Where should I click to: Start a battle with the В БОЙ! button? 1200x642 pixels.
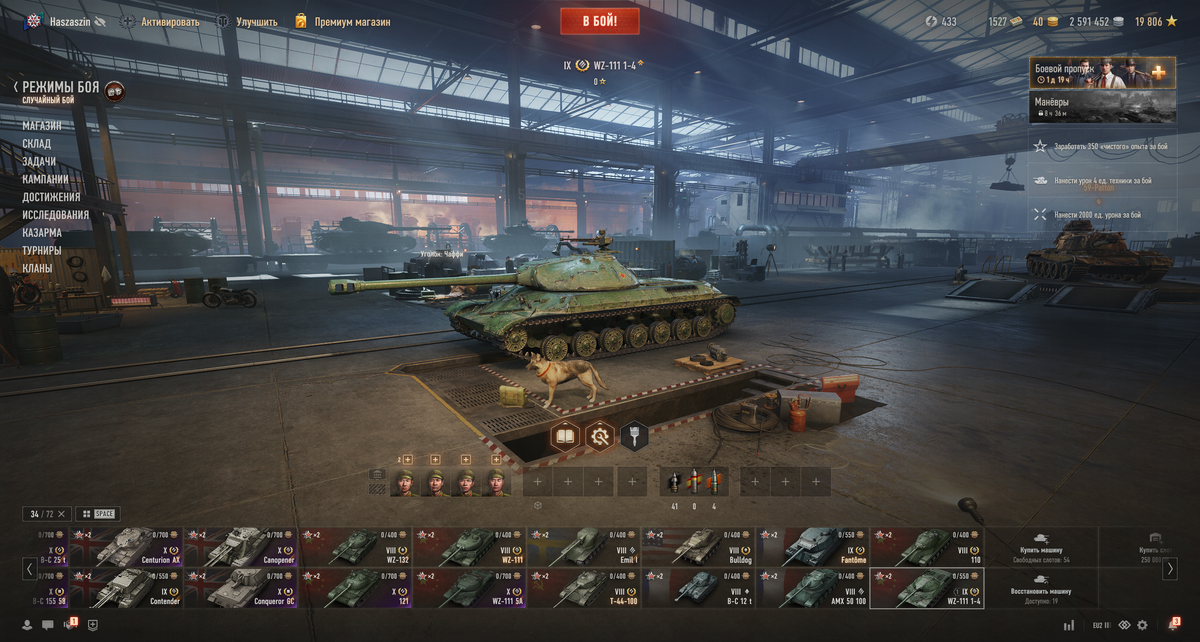click(x=599, y=20)
